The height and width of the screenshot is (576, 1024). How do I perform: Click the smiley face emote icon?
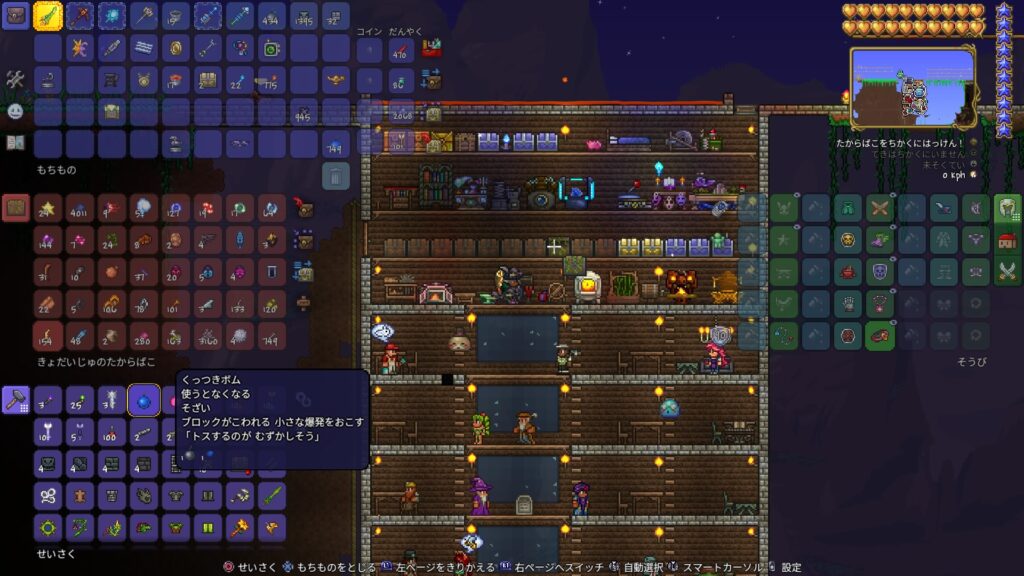15,111
